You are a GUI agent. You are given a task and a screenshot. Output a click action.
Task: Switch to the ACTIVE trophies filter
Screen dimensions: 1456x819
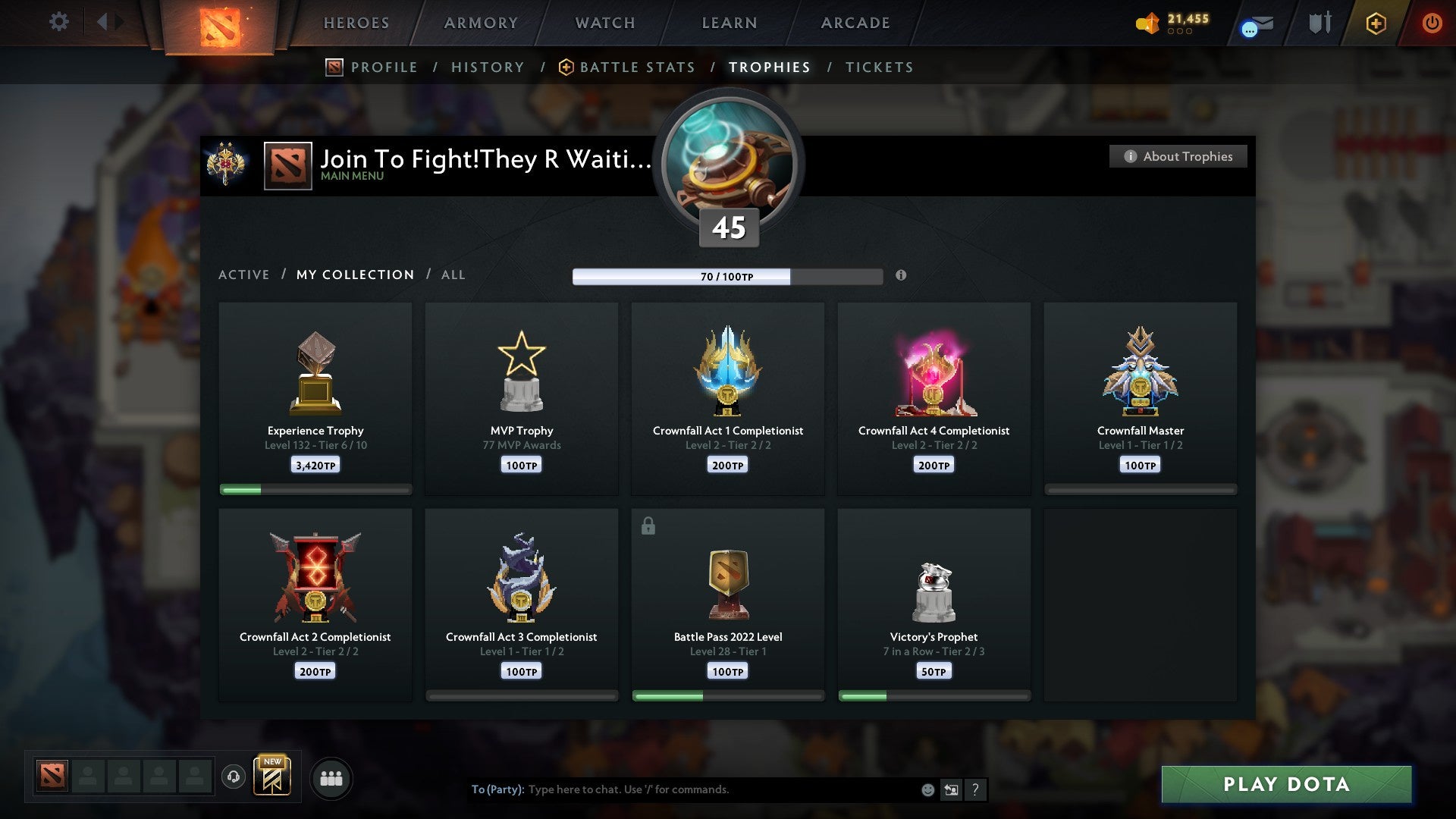[243, 275]
